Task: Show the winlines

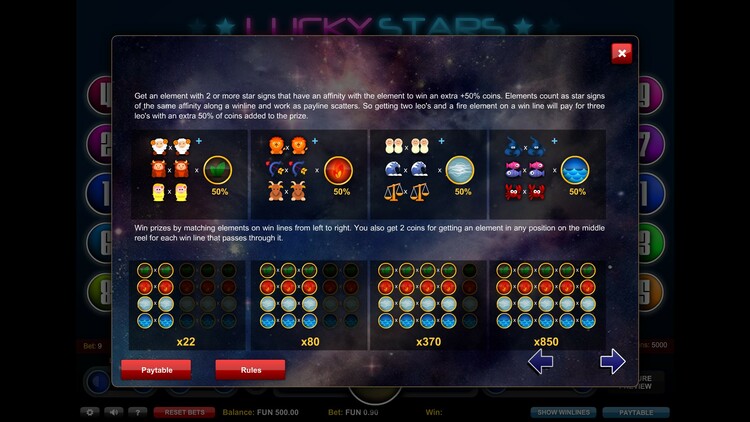Action: (x=566, y=412)
